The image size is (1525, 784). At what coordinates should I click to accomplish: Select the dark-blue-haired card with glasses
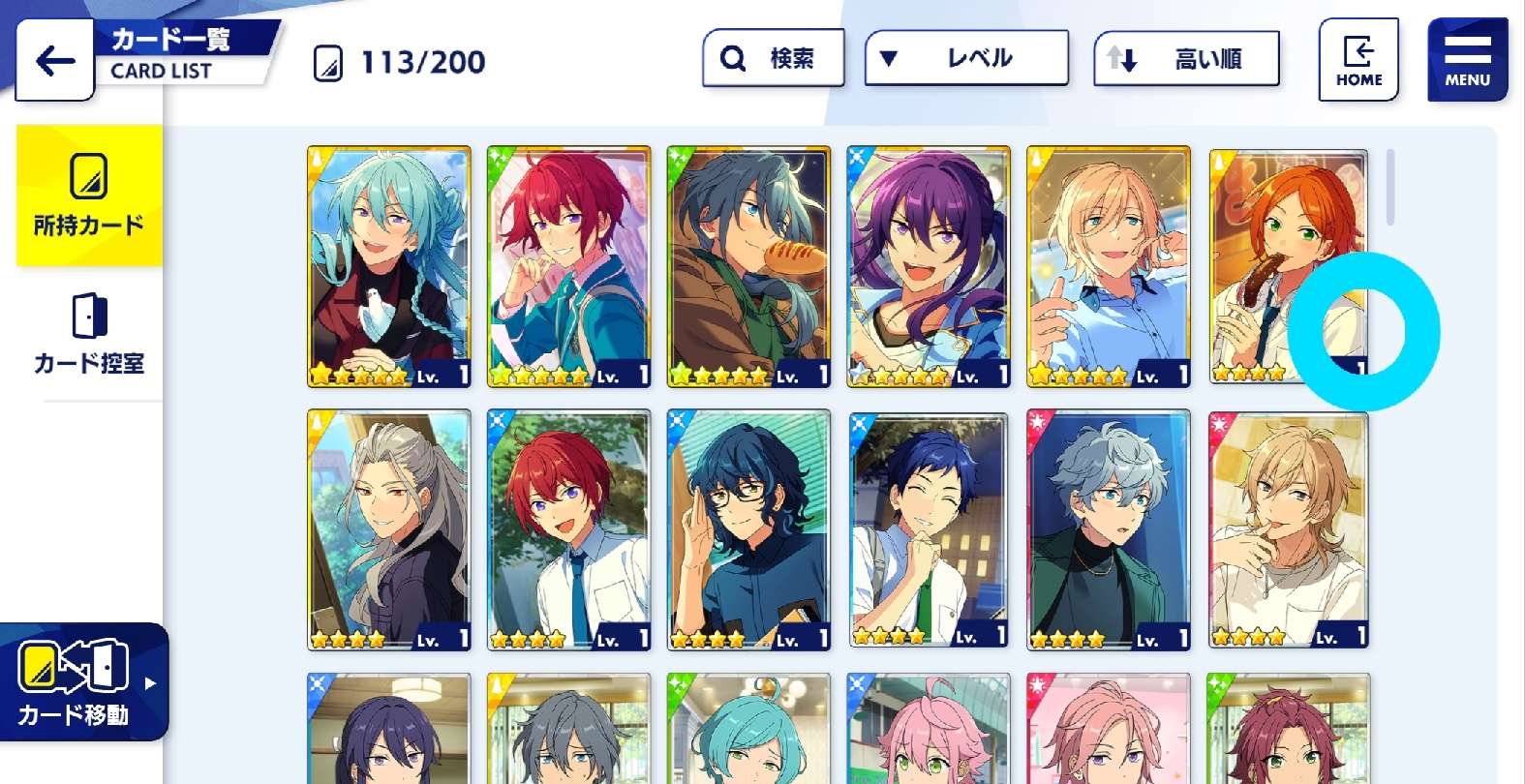click(x=748, y=529)
